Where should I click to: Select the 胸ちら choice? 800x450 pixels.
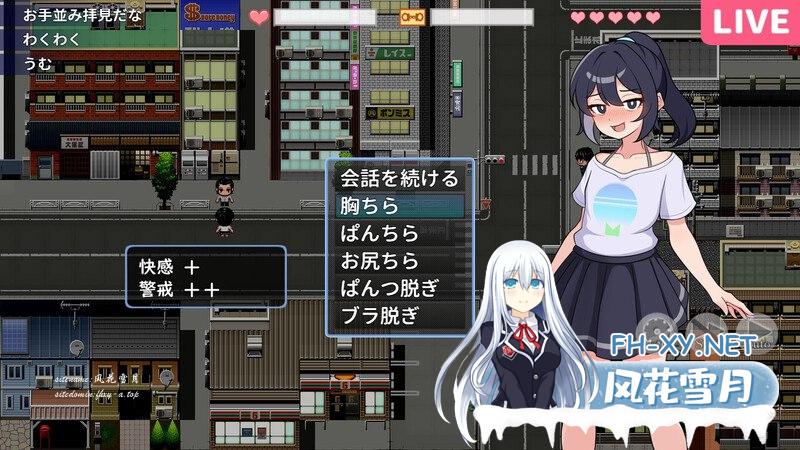(399, 207)
